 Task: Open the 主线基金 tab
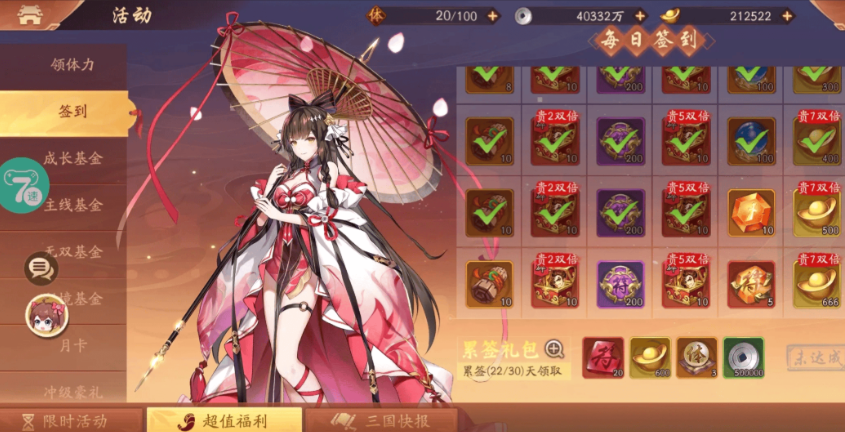(x=74, y=205)
